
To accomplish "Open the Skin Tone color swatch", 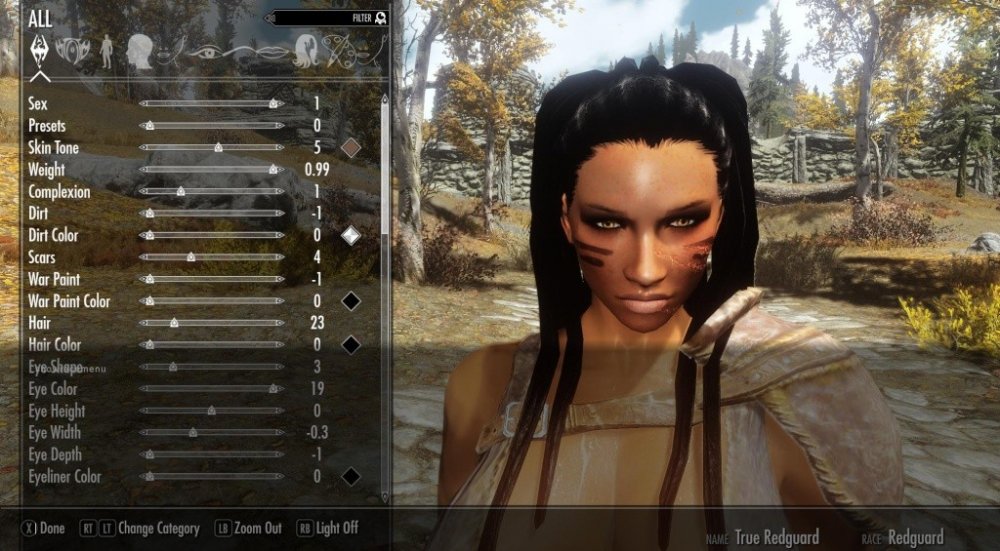I will pyautogui.click(x=350, y=148).
